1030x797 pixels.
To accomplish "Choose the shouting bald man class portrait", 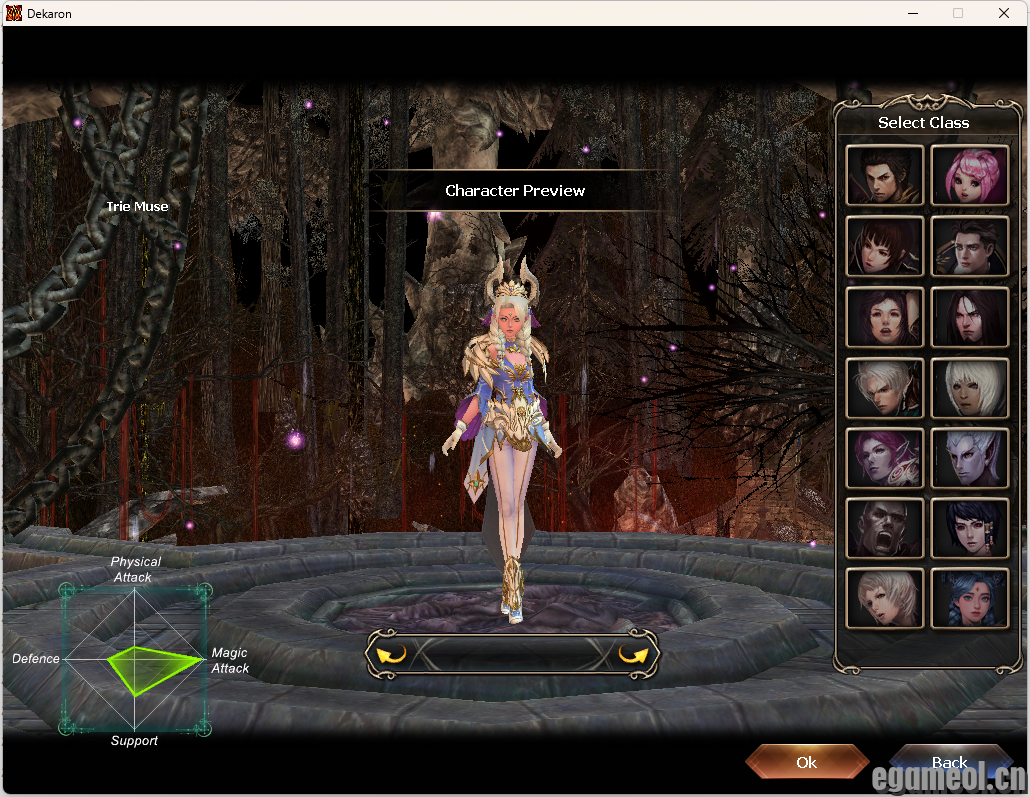I will 884,528.
